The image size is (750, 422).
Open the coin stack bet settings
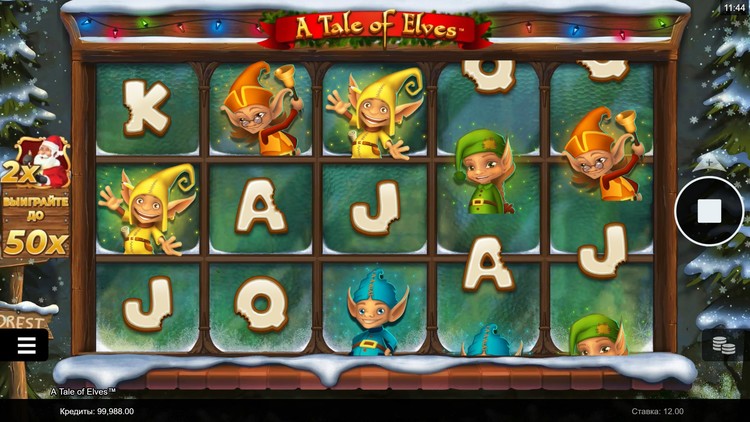724,346
